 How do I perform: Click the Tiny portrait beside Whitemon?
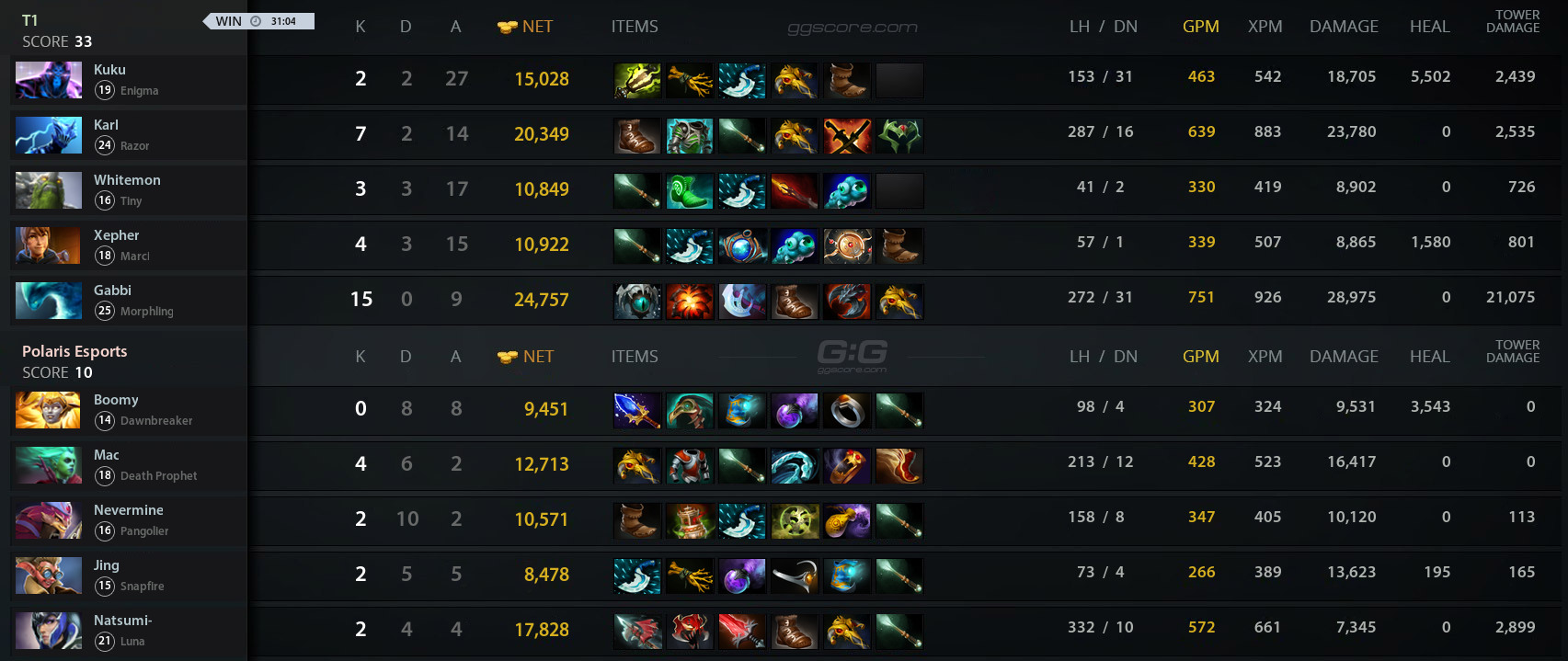point(49,190)
